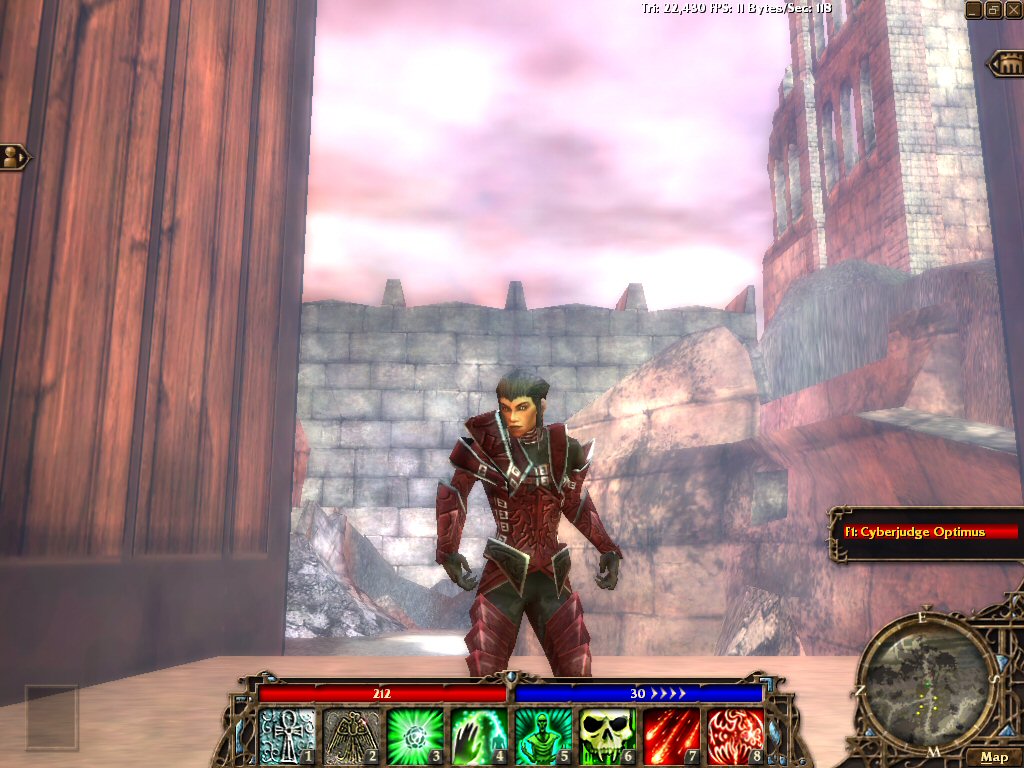Close the game window

[x=1013, y=9]
